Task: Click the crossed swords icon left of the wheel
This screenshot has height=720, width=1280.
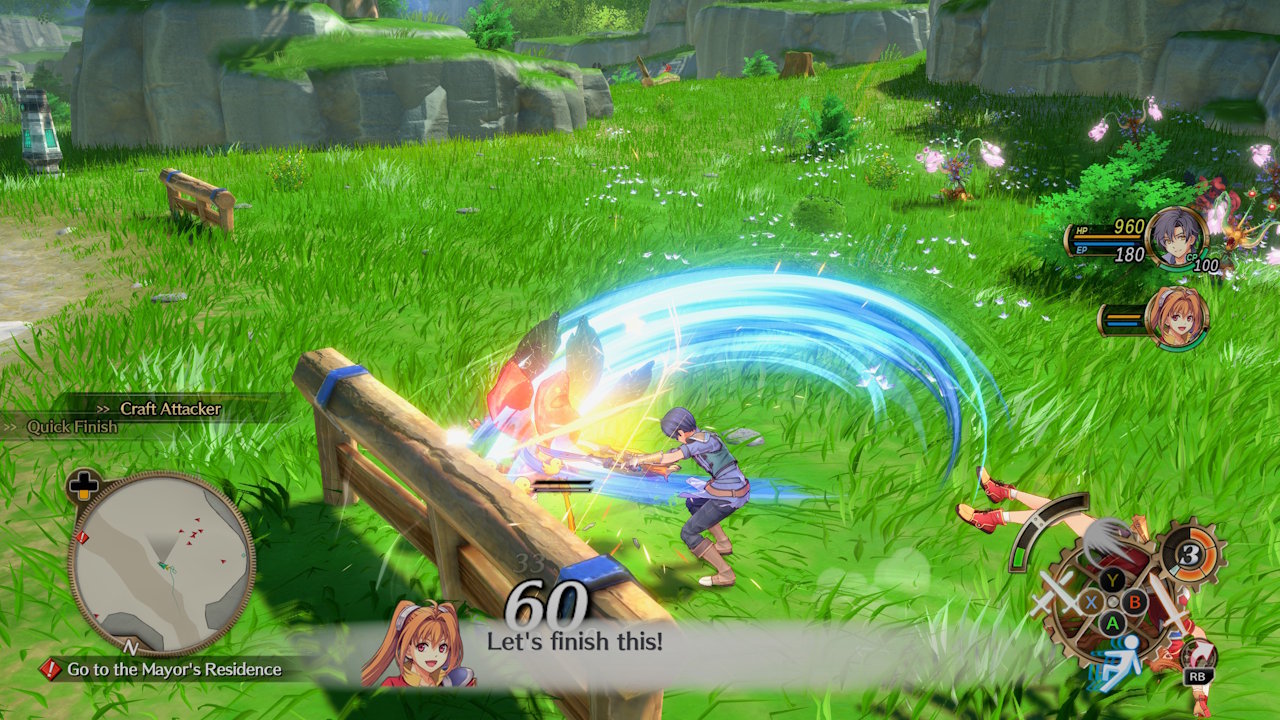Action: point(1060,596)
